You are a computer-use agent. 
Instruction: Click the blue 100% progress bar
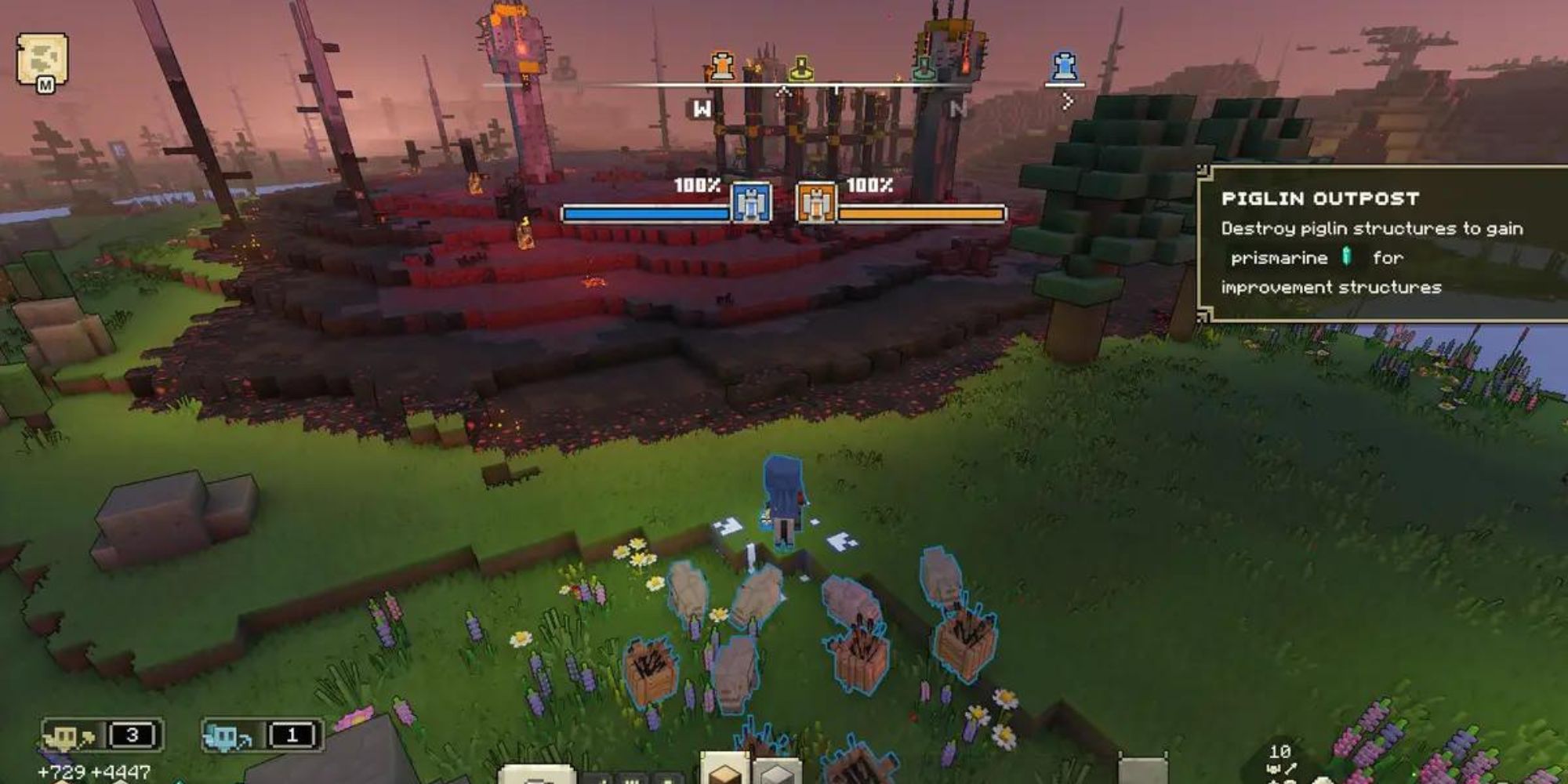click(x=643, y=209)
